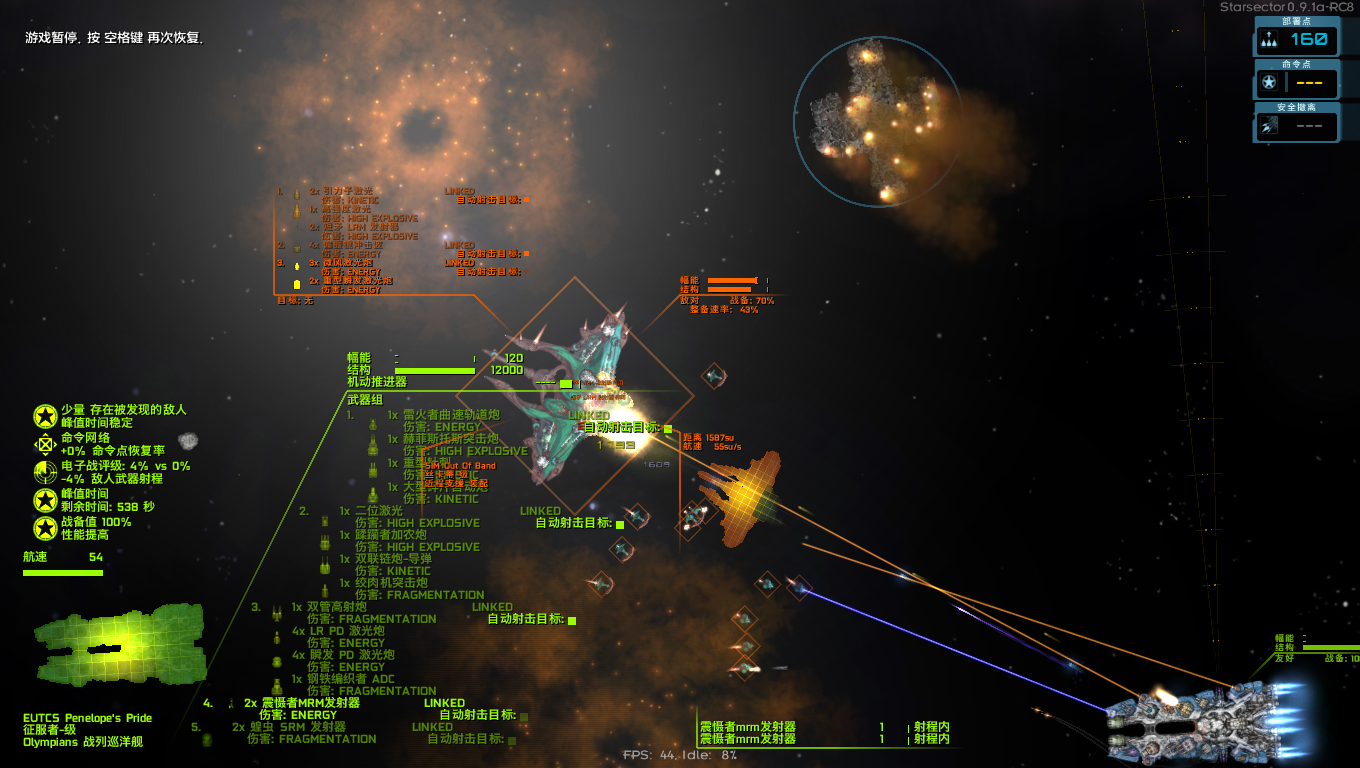Select weapon group 5 by its number label
This screenshot has height=768, width=1360.
tap(197, 727)
